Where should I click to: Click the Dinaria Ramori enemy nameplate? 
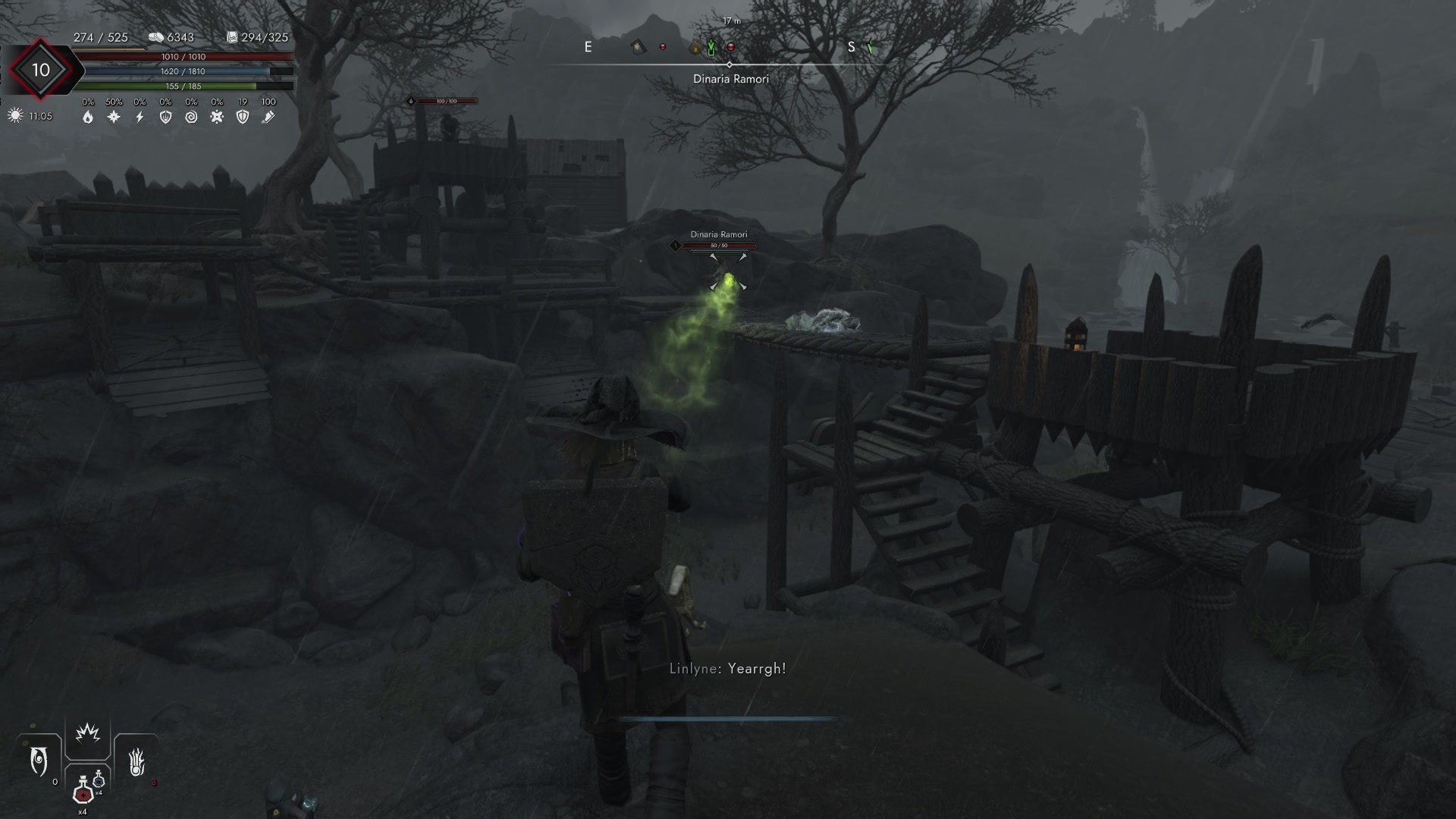[x=719, y=234]
